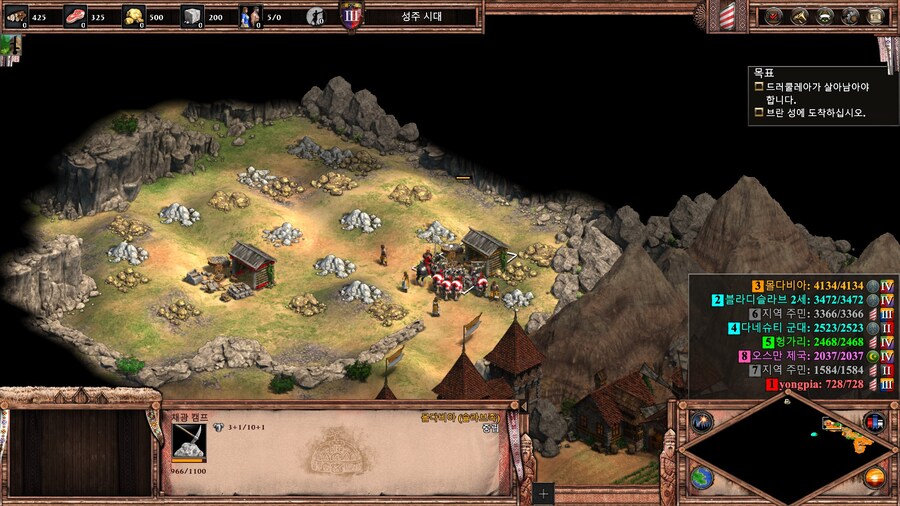Open the horn diplomacy button
This screenshot has height=506, width=900.
point(799,16)
